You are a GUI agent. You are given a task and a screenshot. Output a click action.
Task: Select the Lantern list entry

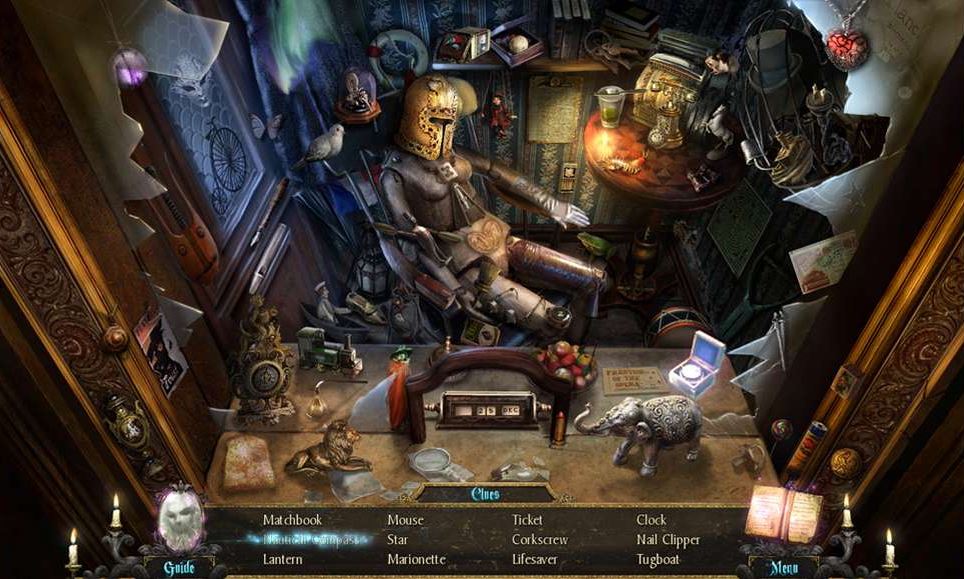(283, 559)
